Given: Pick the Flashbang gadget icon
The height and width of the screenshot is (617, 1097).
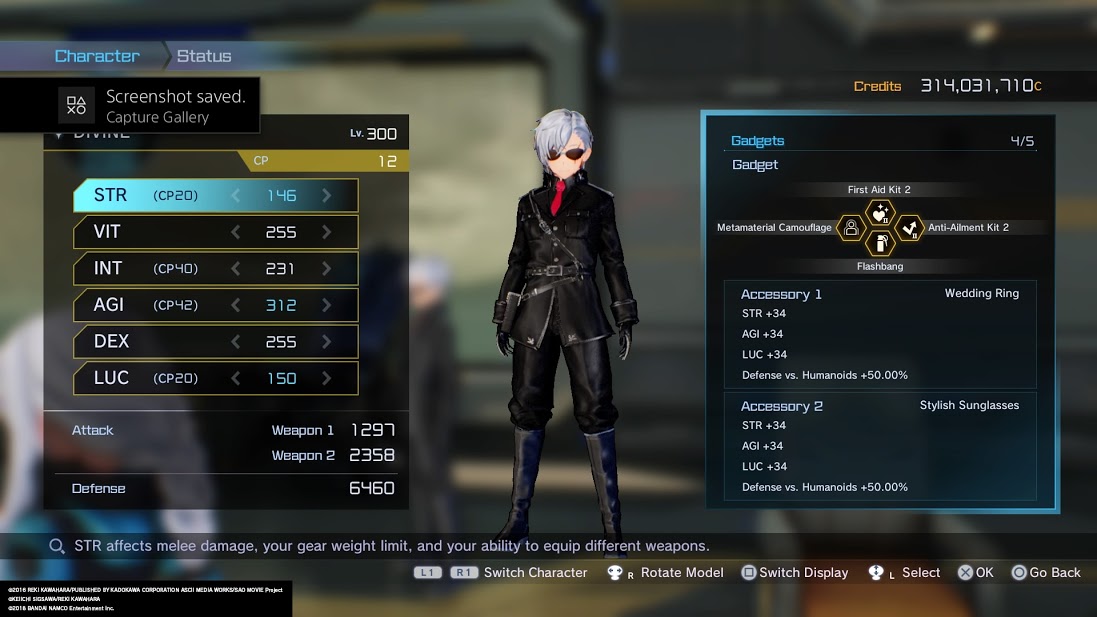Looking at the screenshot, I should (x=880, y=243).
